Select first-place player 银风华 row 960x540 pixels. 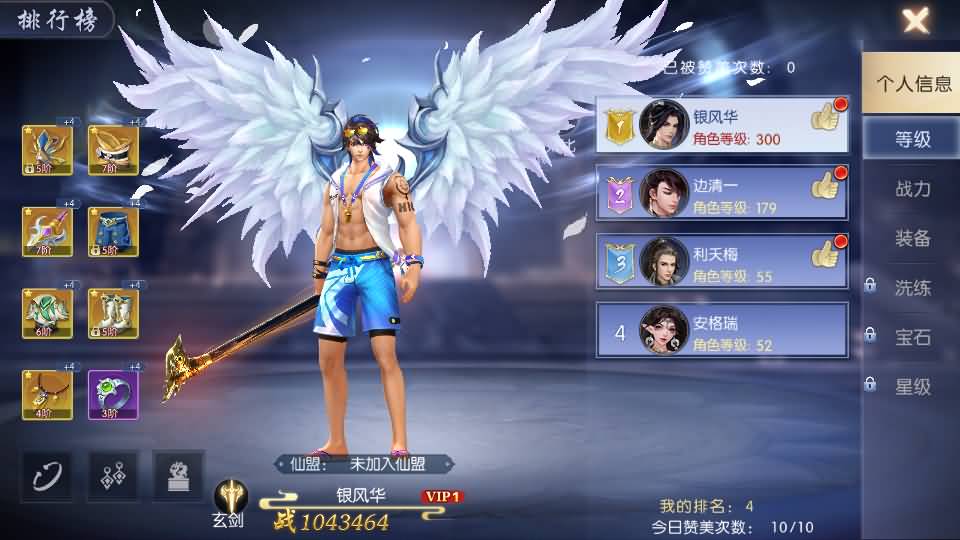point(720,125)
